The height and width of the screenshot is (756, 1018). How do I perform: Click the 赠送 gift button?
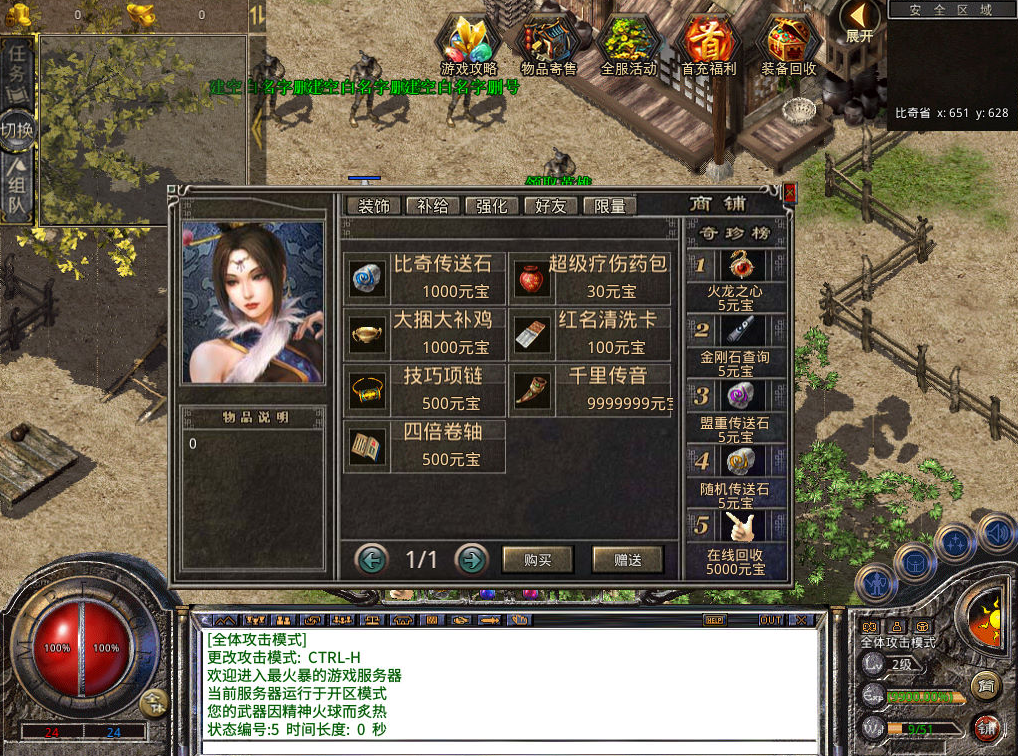tap(627, 560)
